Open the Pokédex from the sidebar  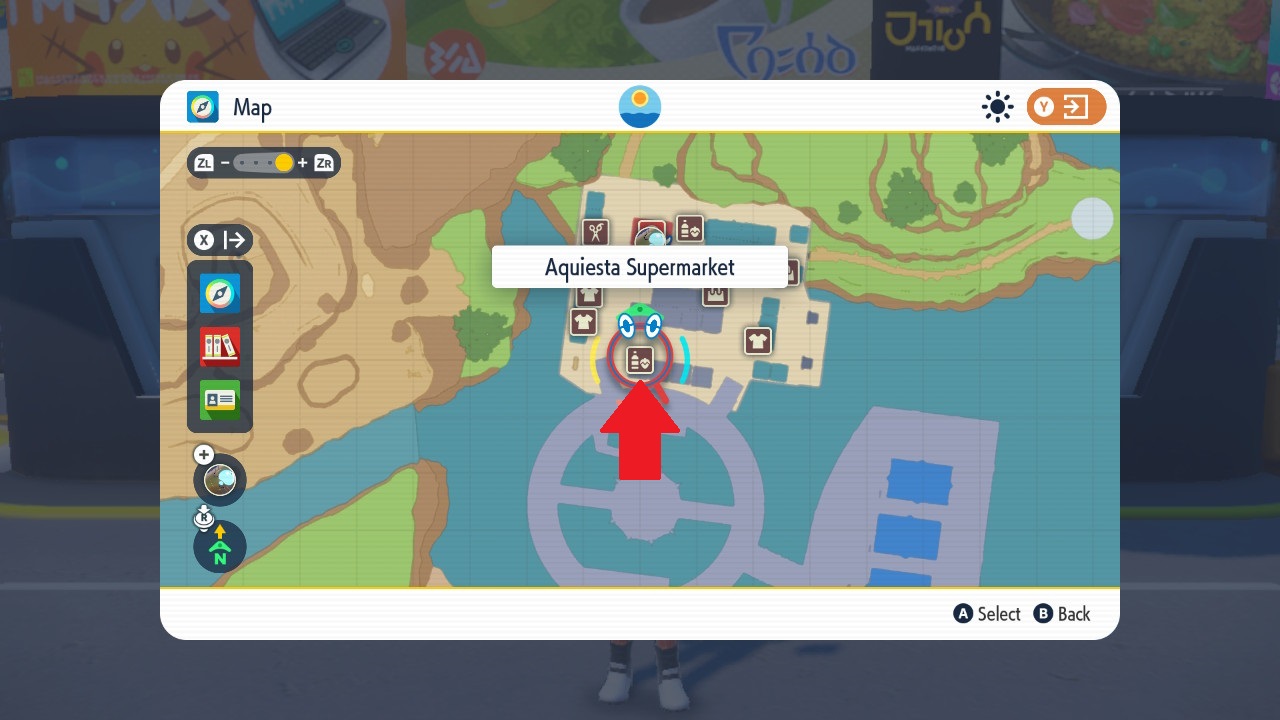tap(219, 347)
